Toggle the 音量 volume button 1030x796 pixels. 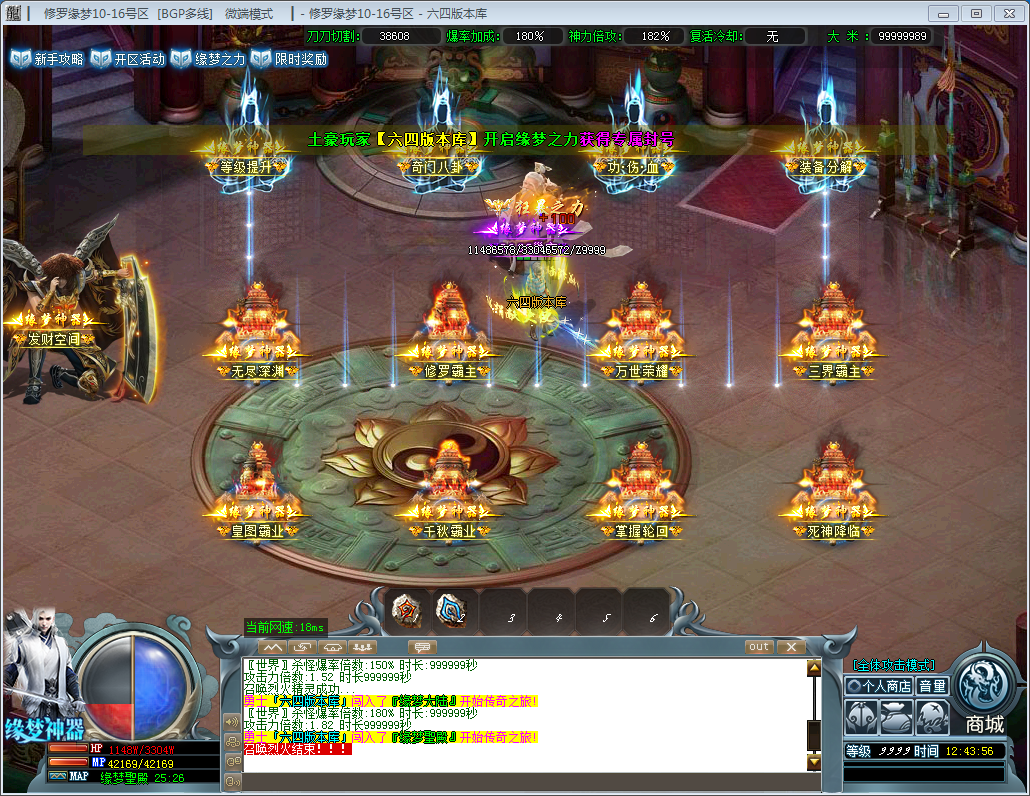[933, 686]
